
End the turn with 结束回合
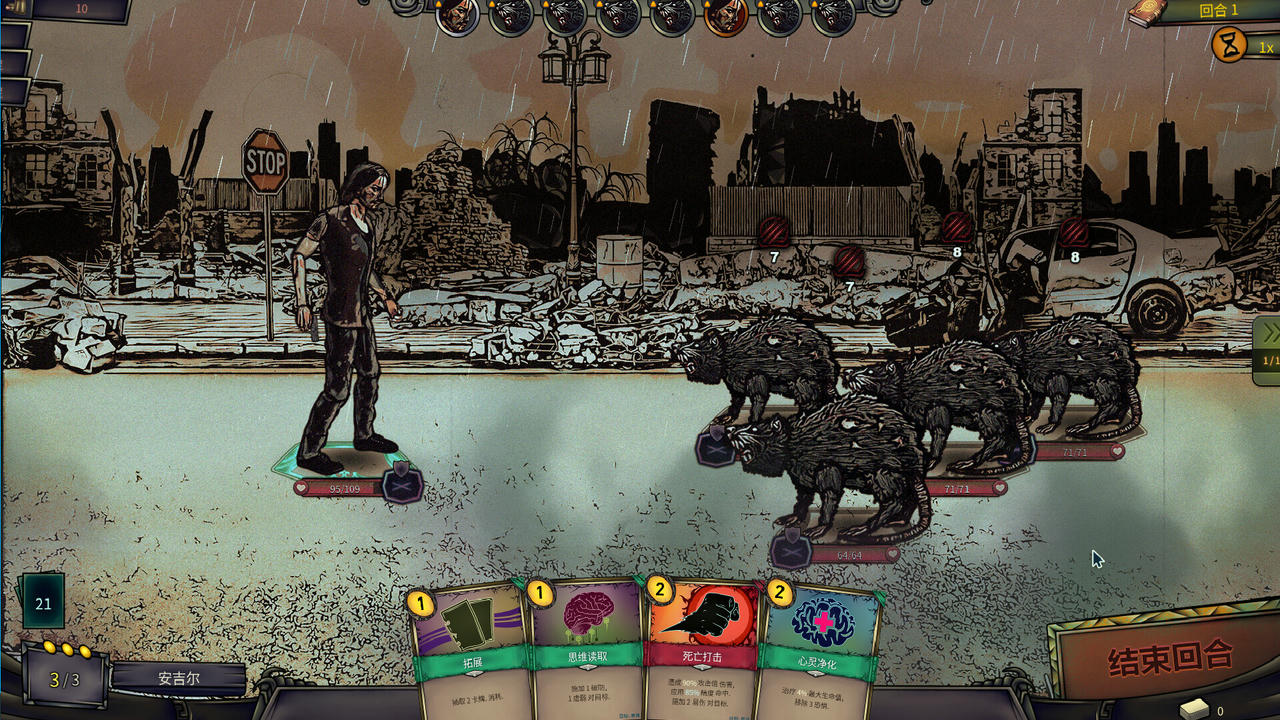pyautogui.click(x=1169, y=658)
